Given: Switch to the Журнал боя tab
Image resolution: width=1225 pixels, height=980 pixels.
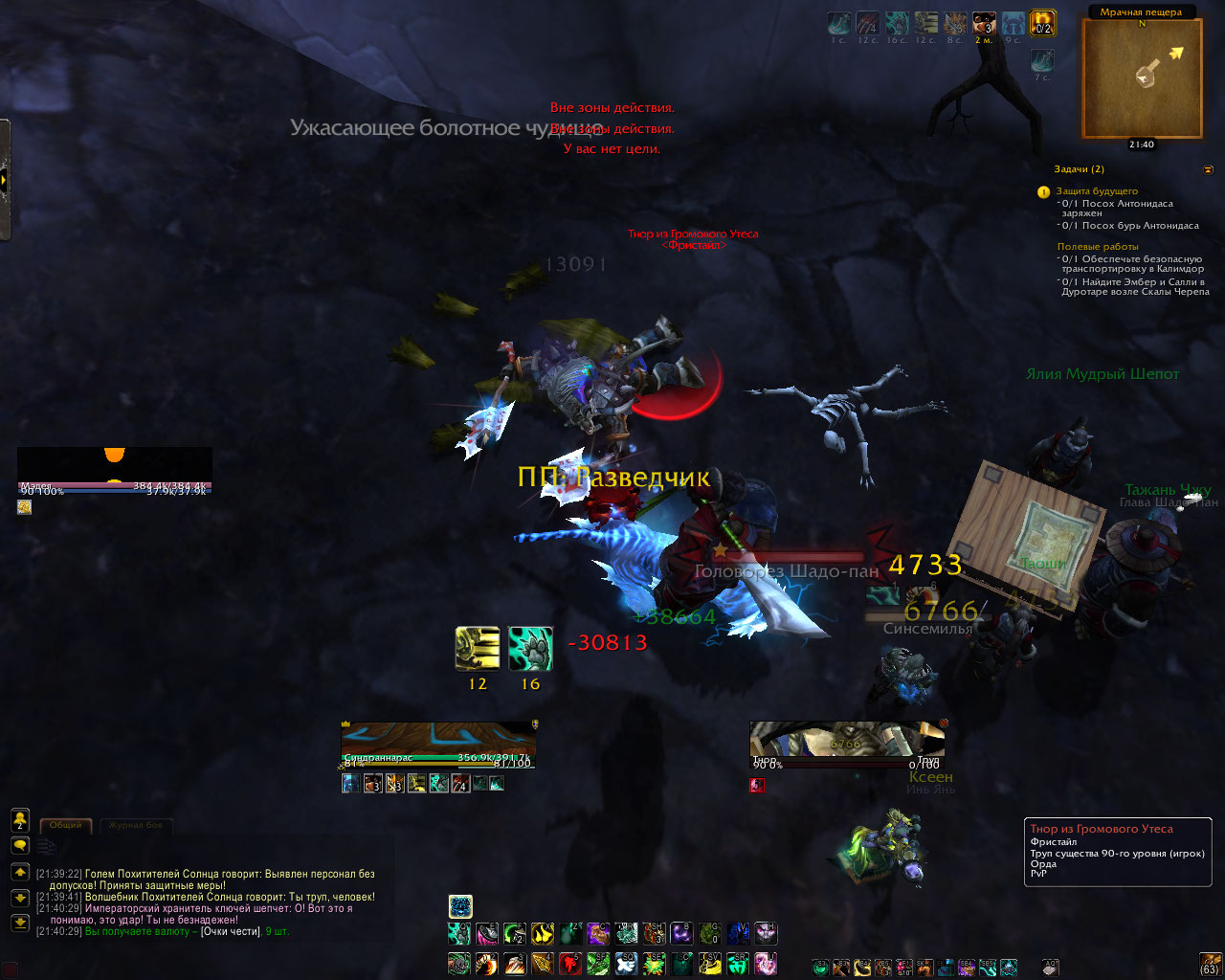Looking at the screenshot, I should (135, 825).
